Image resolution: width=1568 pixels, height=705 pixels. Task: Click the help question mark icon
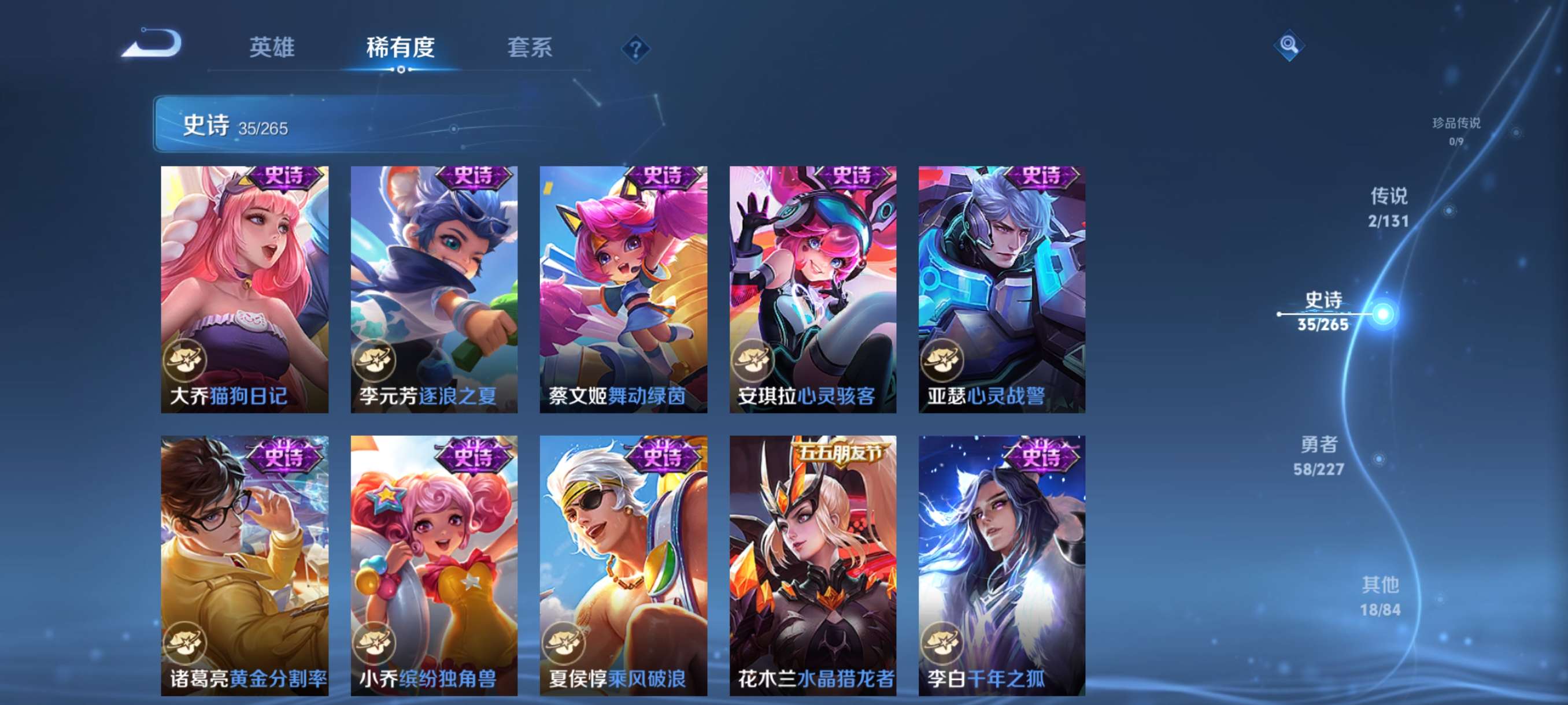tap(635, 49)
